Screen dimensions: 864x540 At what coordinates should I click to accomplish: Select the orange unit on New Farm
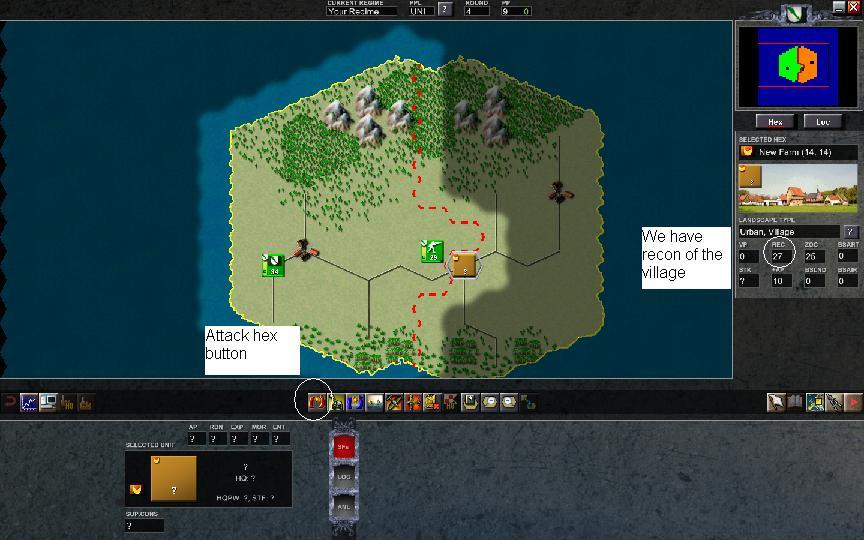click(462, 264)
